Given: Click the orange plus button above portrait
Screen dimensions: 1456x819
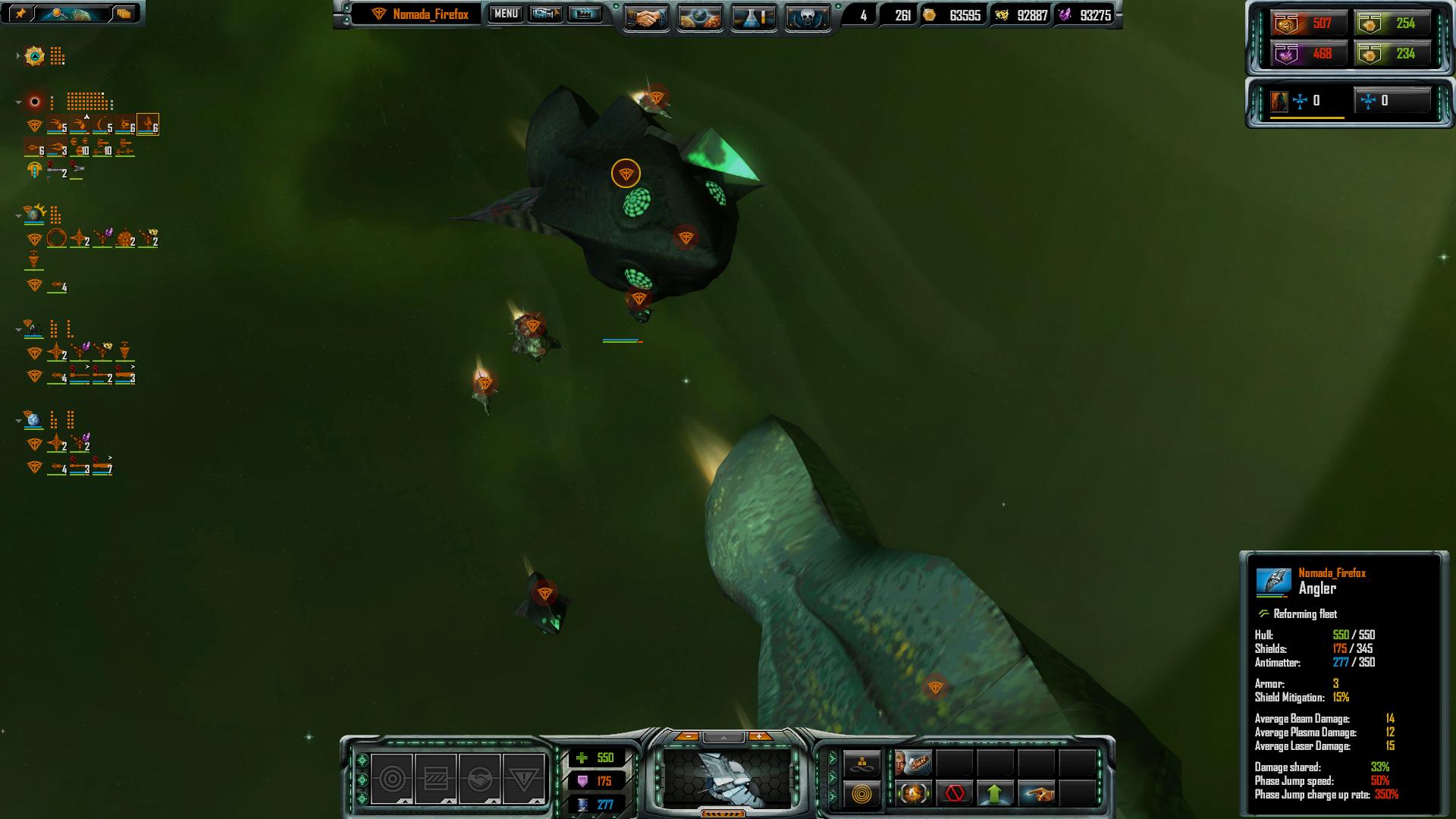Looking at the screenshot, I should (759, 736).
